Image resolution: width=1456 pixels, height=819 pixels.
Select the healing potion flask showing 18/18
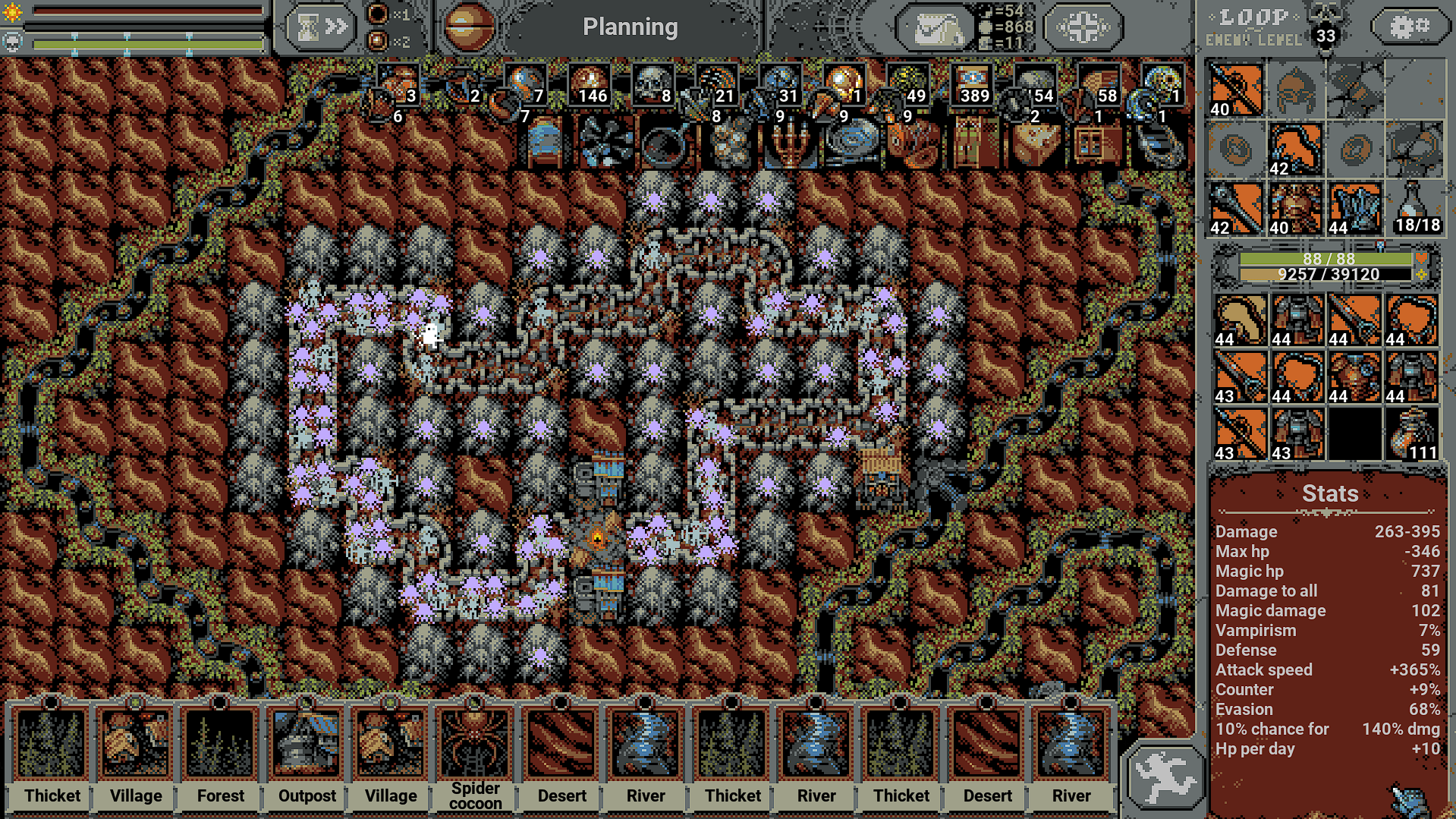click(x=1413, y=209)
